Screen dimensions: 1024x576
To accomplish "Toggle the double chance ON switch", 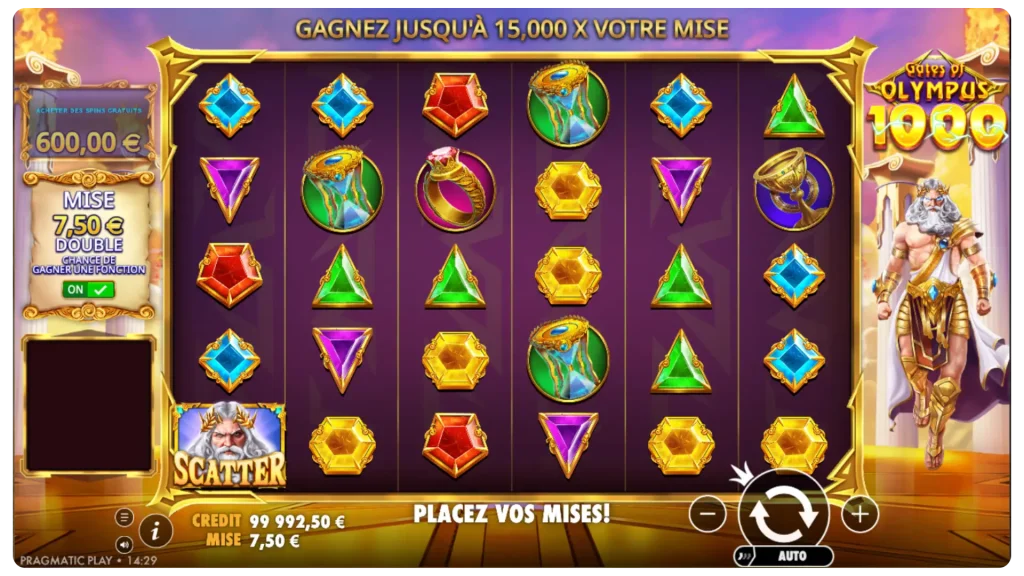I will [x=89, y=289].
